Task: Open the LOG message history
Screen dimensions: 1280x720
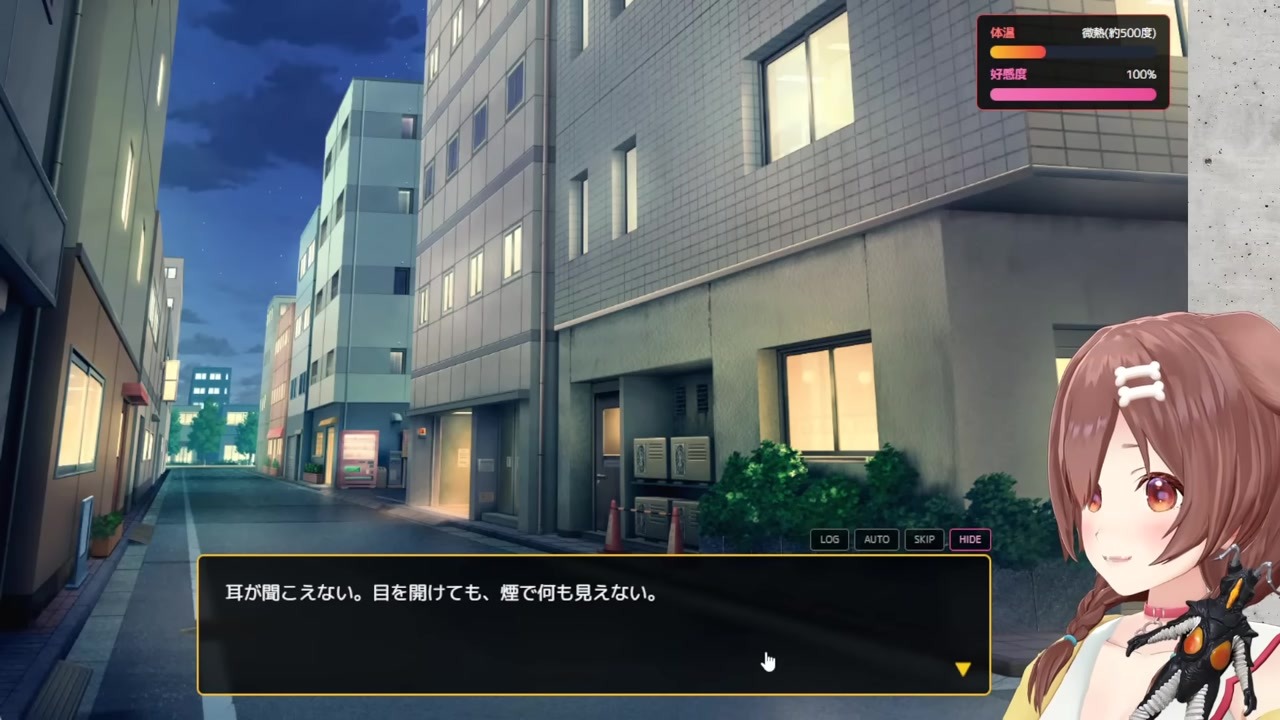Action: point(829,539)
